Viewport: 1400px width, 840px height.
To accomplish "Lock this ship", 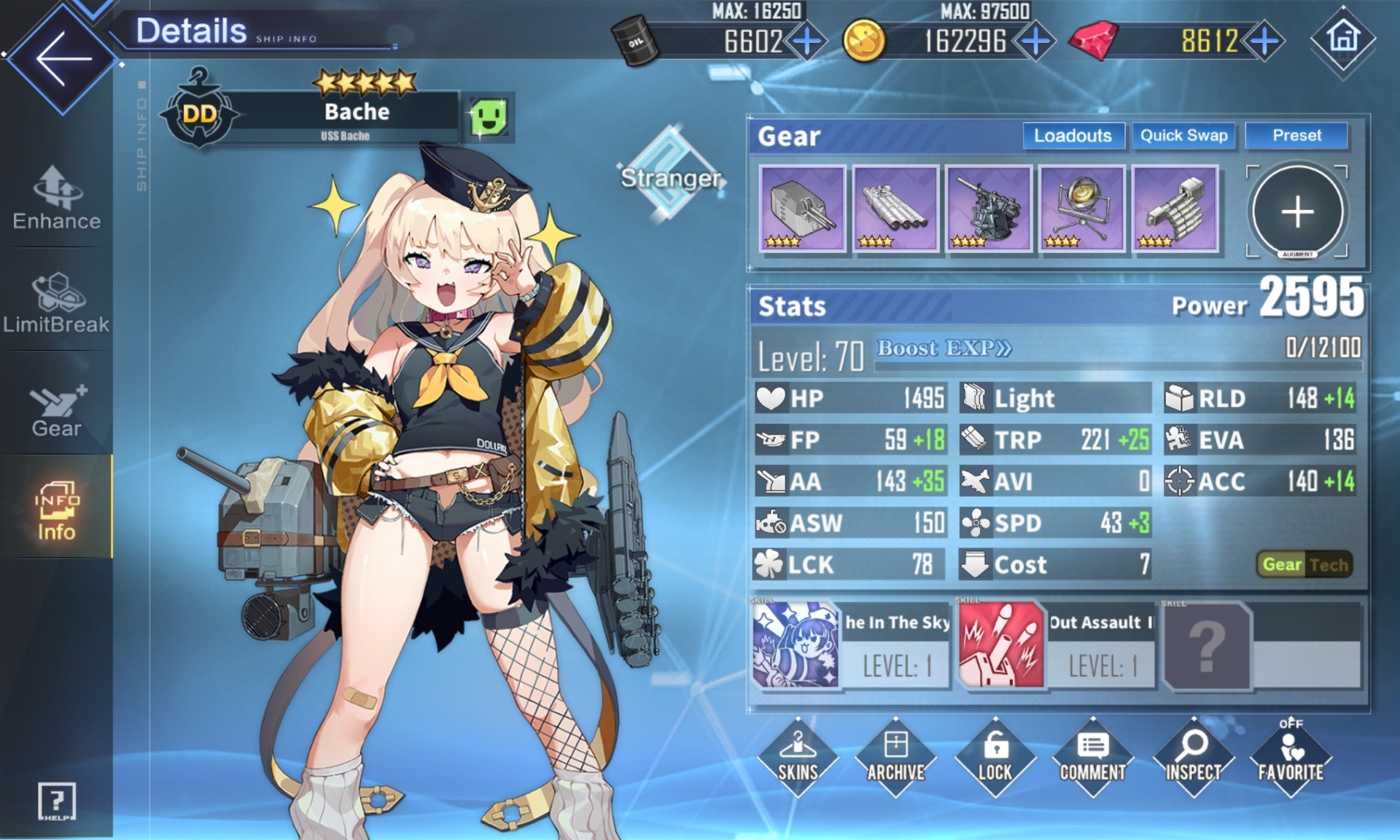I will 995,757.
